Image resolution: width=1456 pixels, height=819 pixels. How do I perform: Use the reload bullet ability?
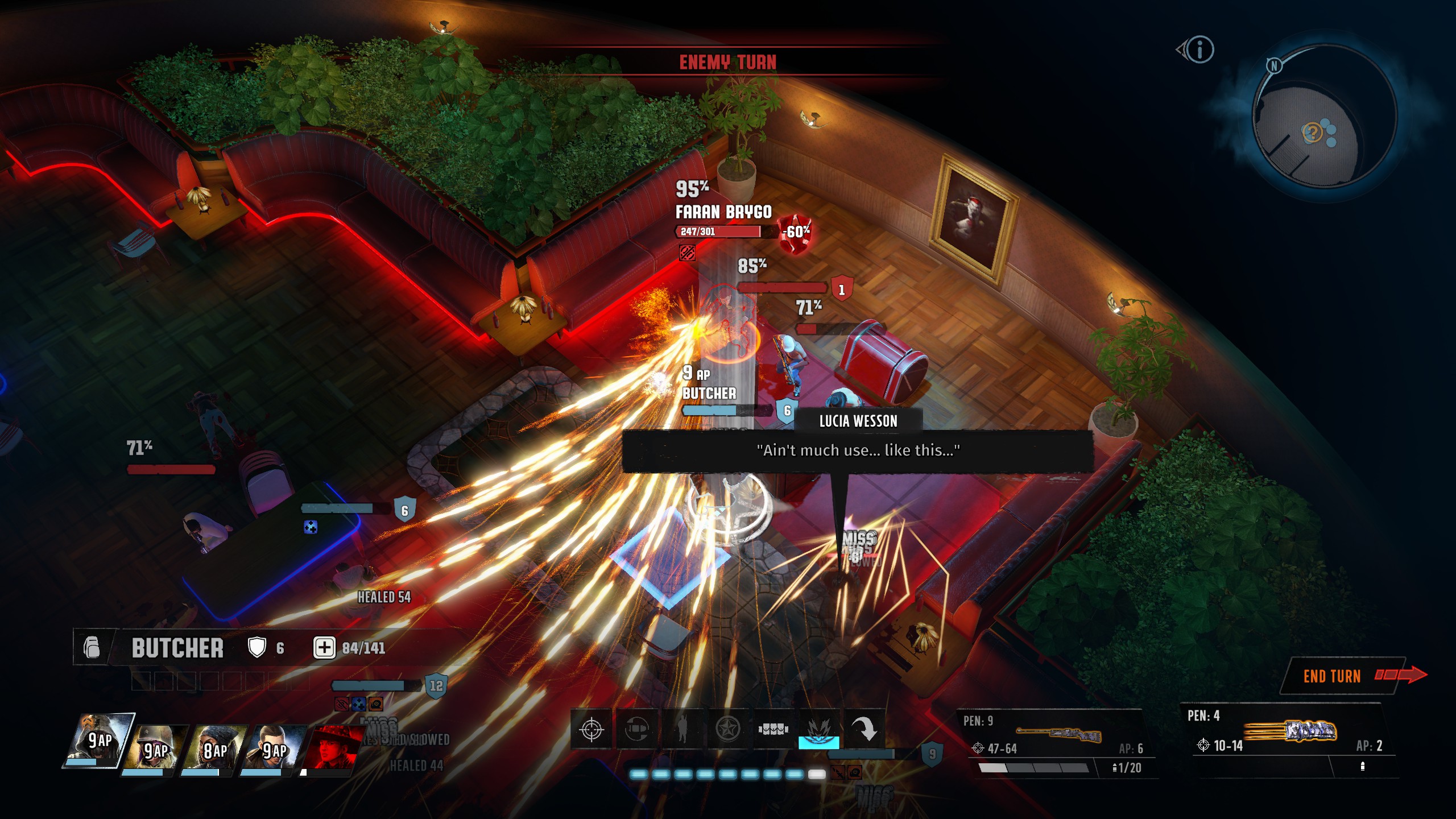[636, 729]
